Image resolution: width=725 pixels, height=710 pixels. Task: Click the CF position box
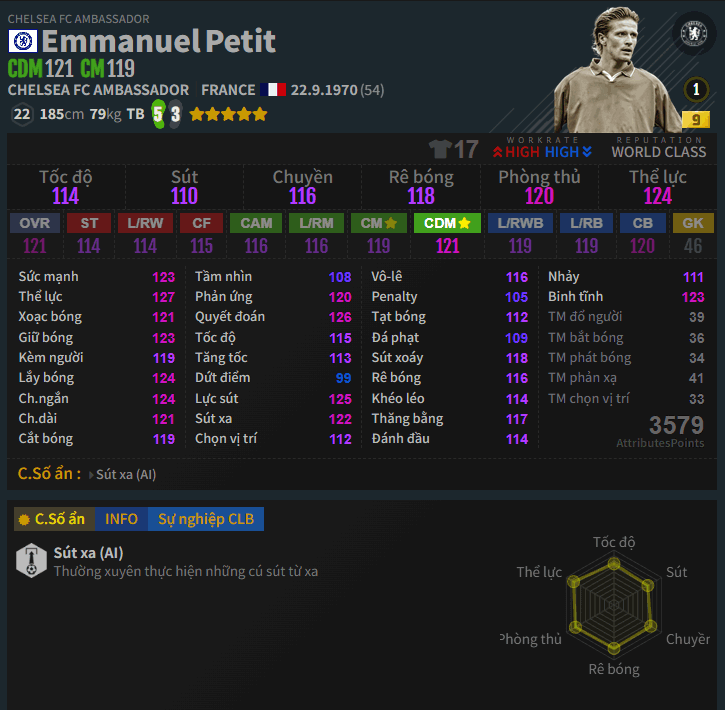202,223
